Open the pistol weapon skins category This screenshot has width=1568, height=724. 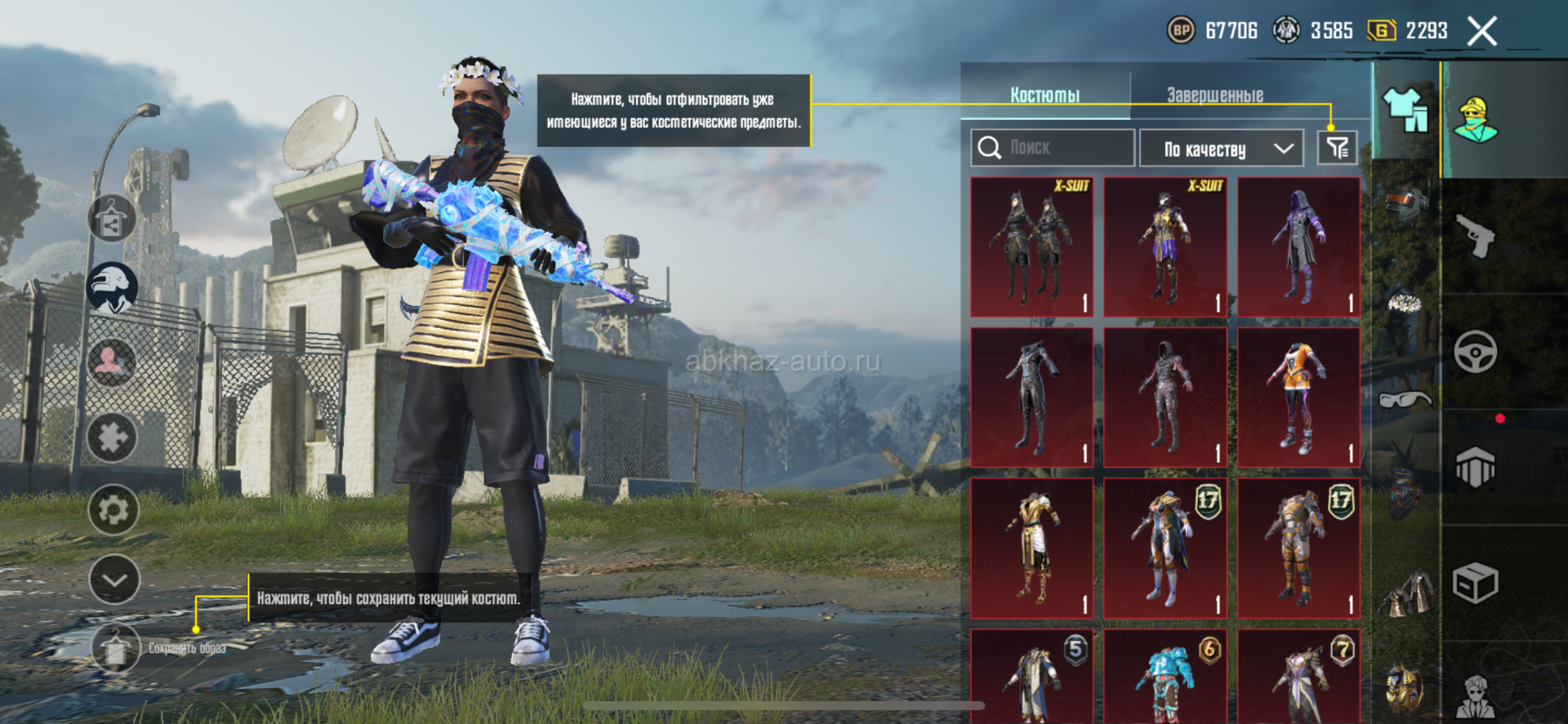point(1476,237)
